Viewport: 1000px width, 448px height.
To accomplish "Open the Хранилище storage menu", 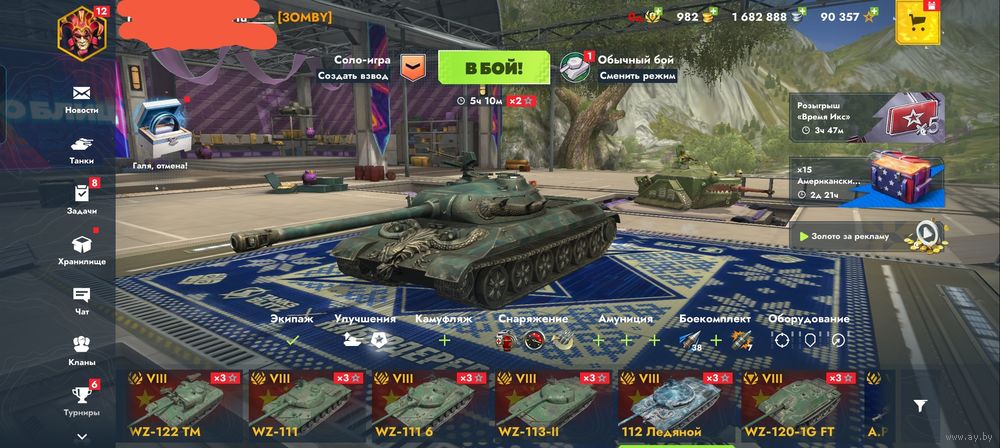I will coord(81,250).
